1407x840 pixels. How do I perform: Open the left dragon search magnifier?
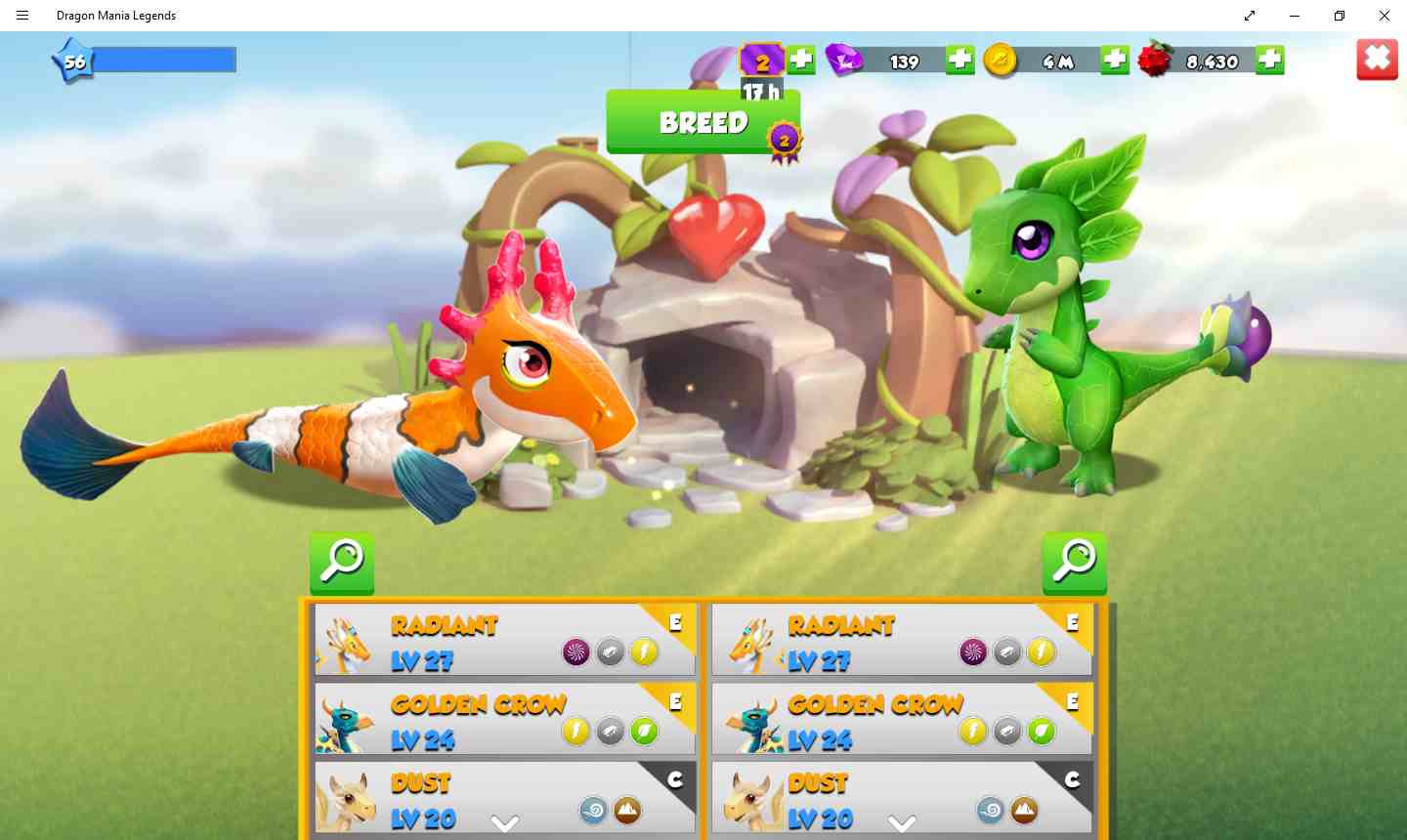coord(341,563)
